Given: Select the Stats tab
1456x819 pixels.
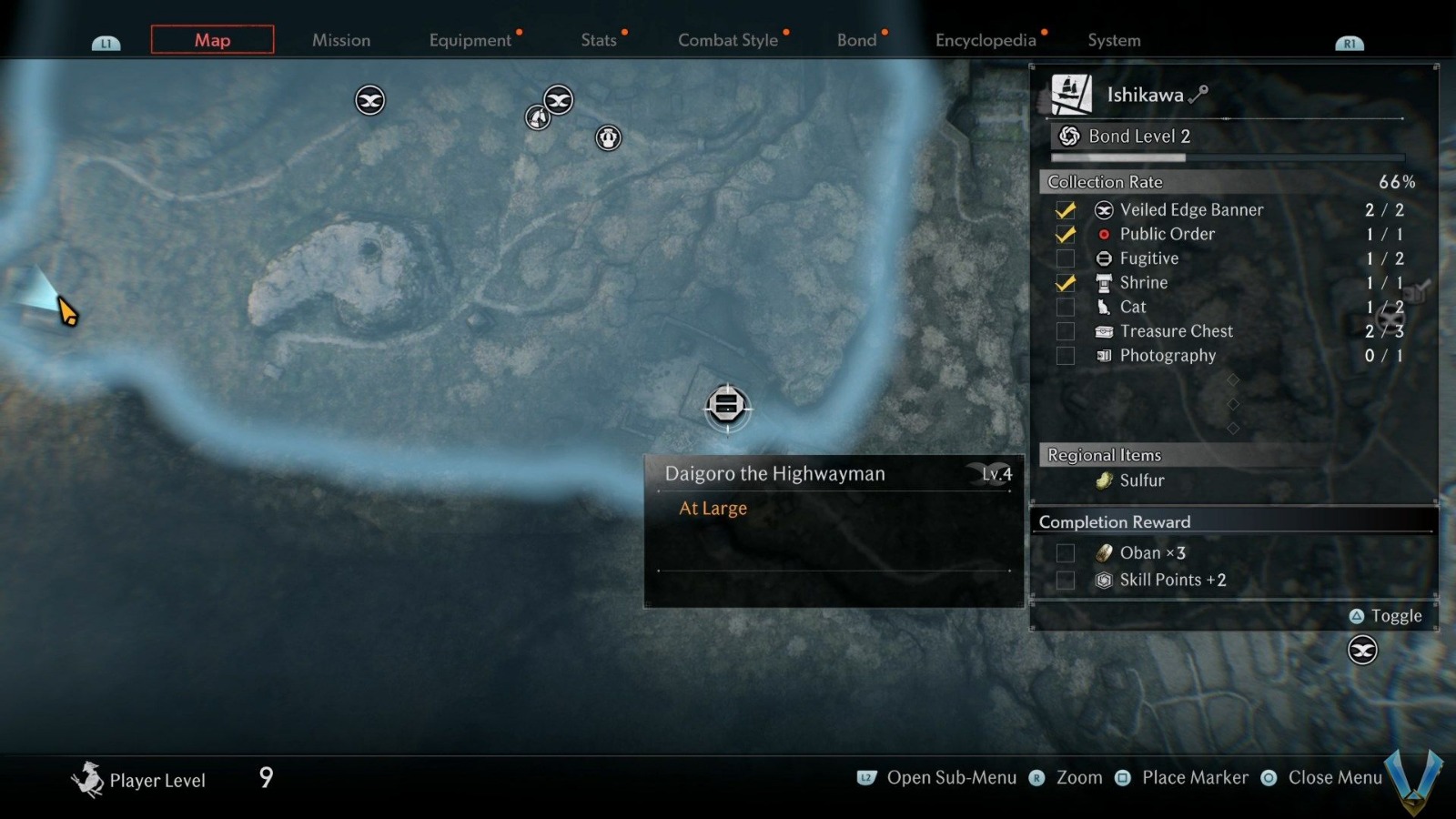Looking at the screenshot, I should pos(599,40).
